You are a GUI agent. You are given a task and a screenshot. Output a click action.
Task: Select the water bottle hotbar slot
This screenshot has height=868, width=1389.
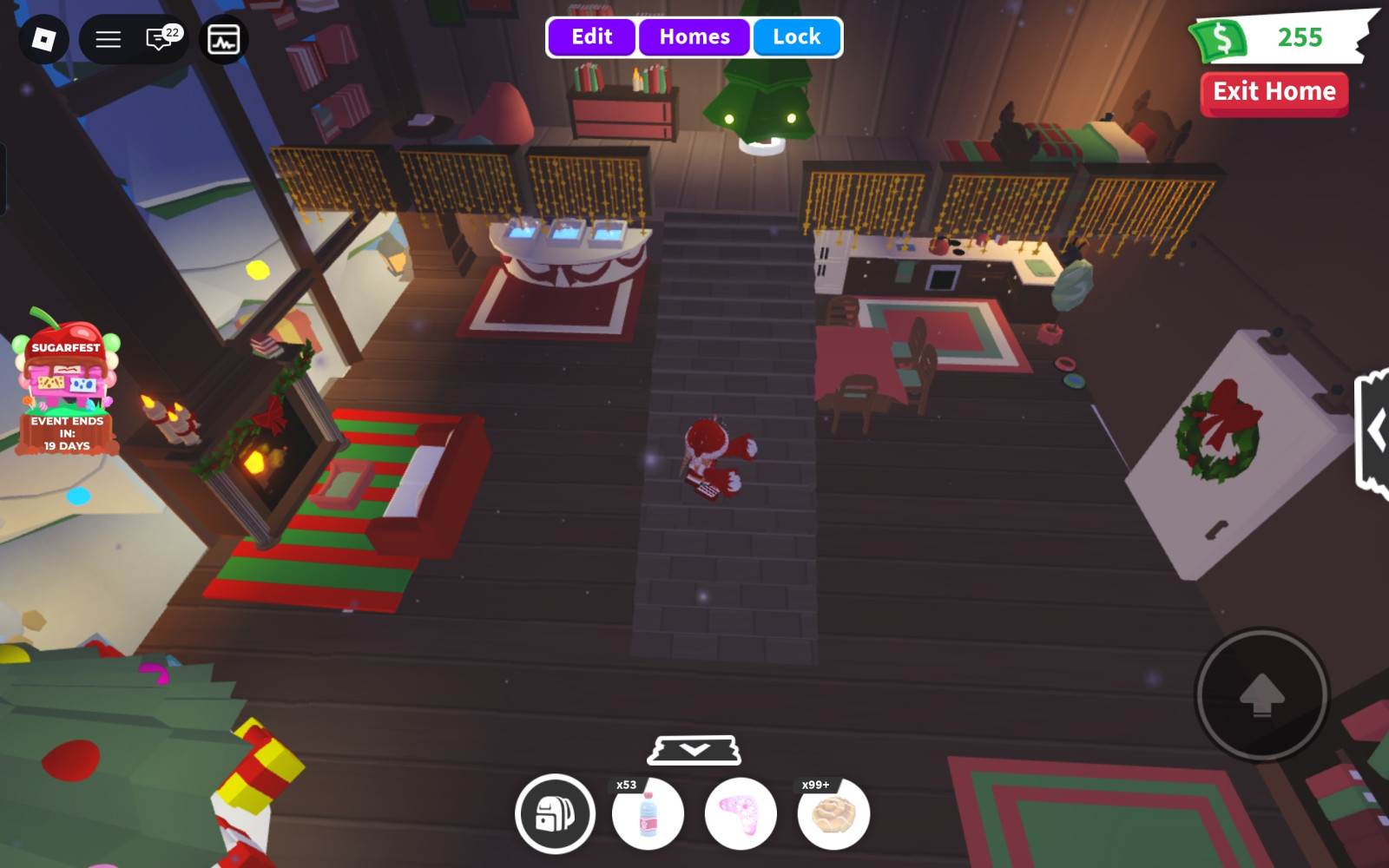[x=648, y=814]
